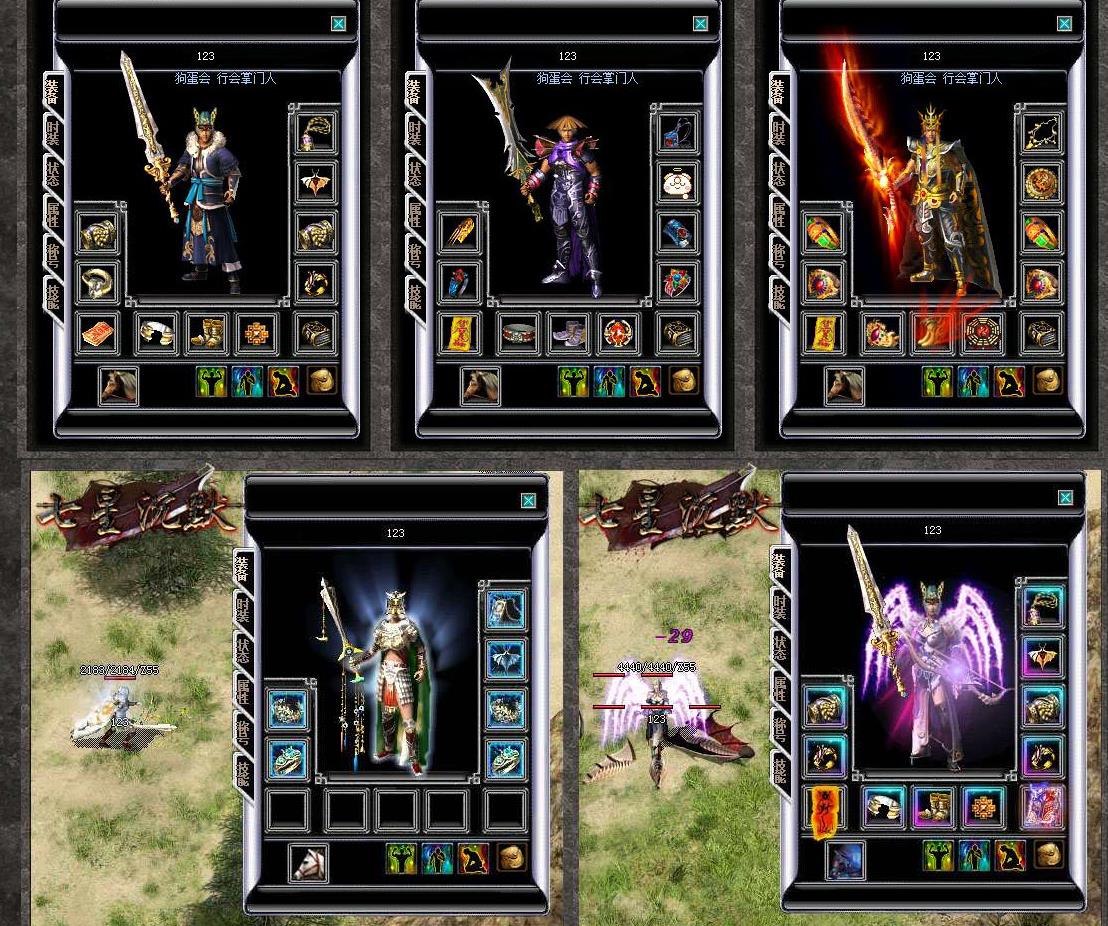Image resolution: width=1108 pixels, height=926 pixels.
Task: Select the claw weapon slot on straw-hat panel
Action: [460, 234]
